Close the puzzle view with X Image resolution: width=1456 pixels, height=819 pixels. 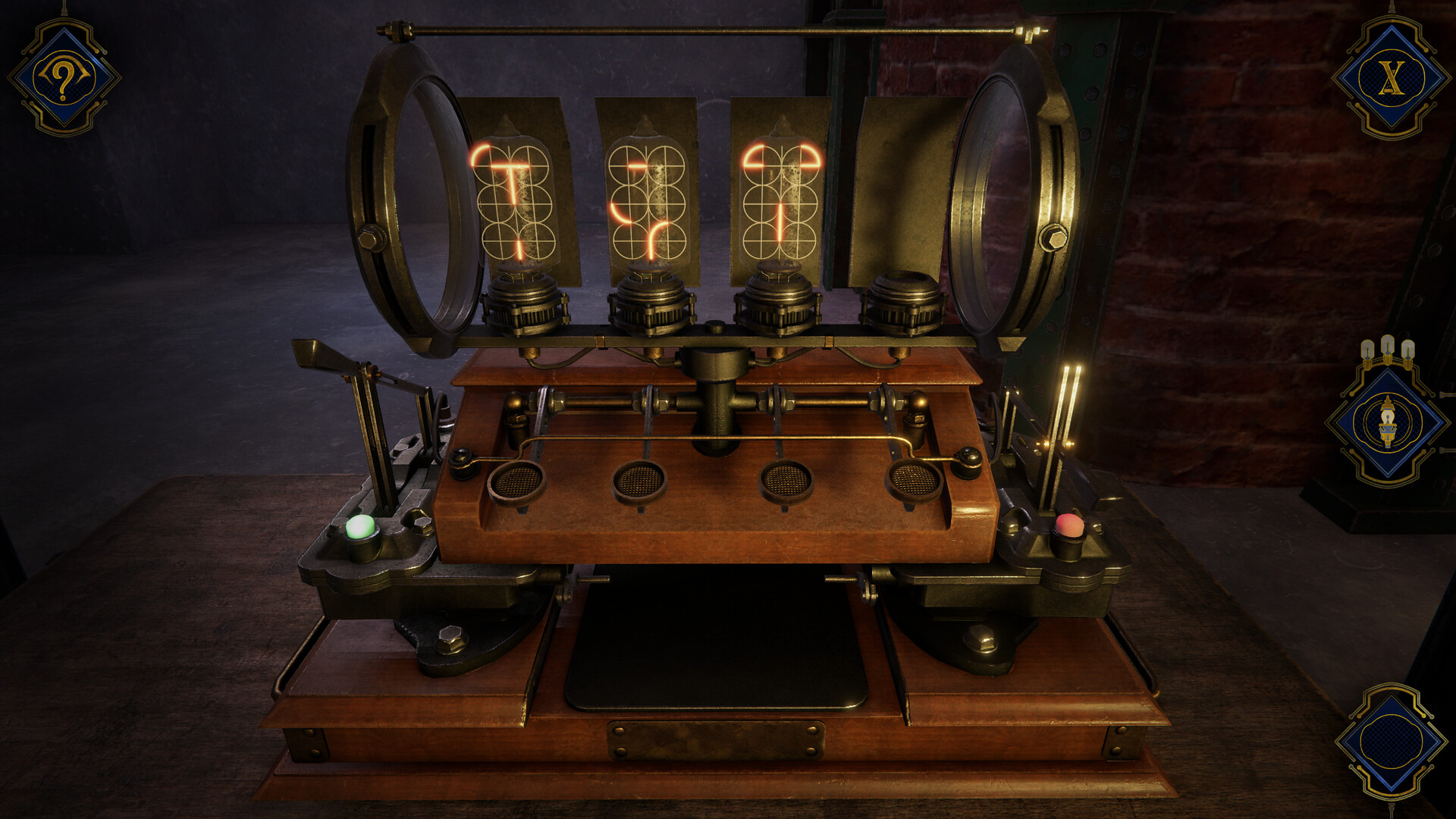coord(1391,78)
